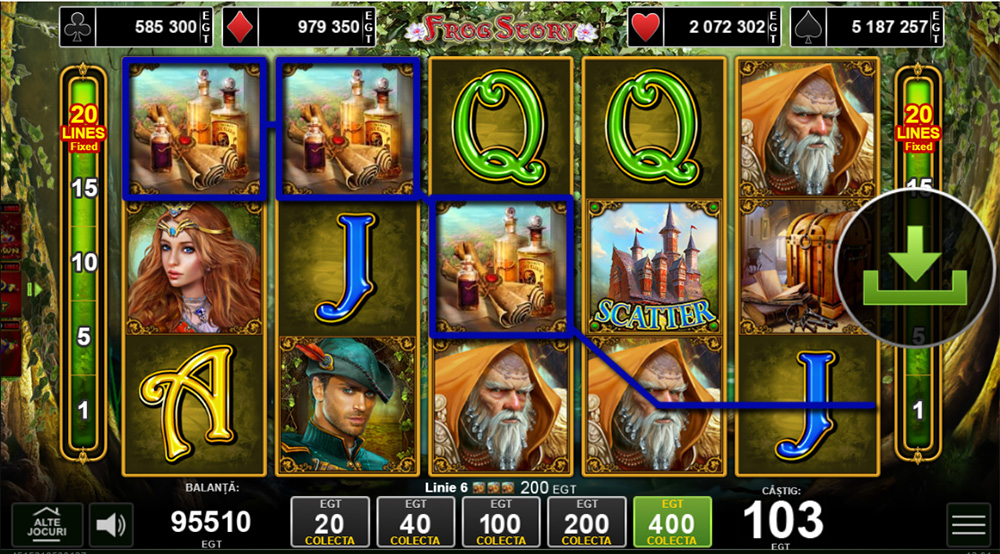Collect with the 20 EGT bet

(329, 522)
